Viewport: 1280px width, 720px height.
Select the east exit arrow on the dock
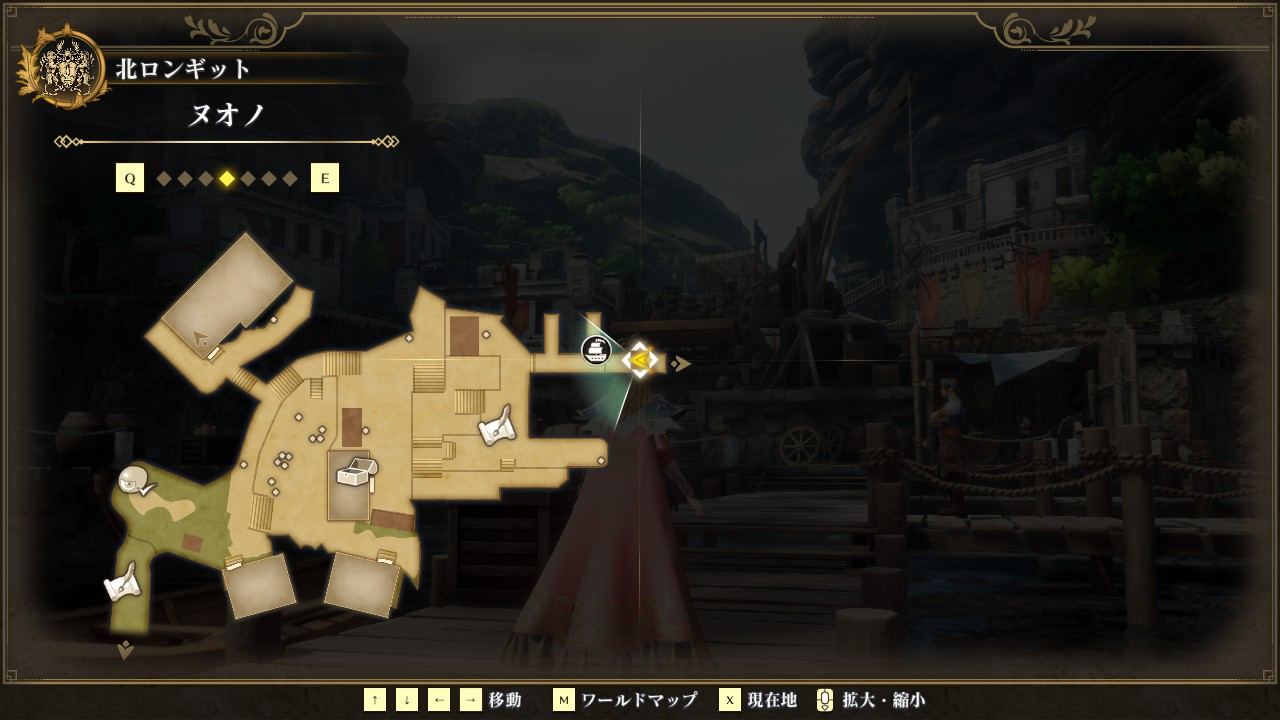(x=681, y=363)
